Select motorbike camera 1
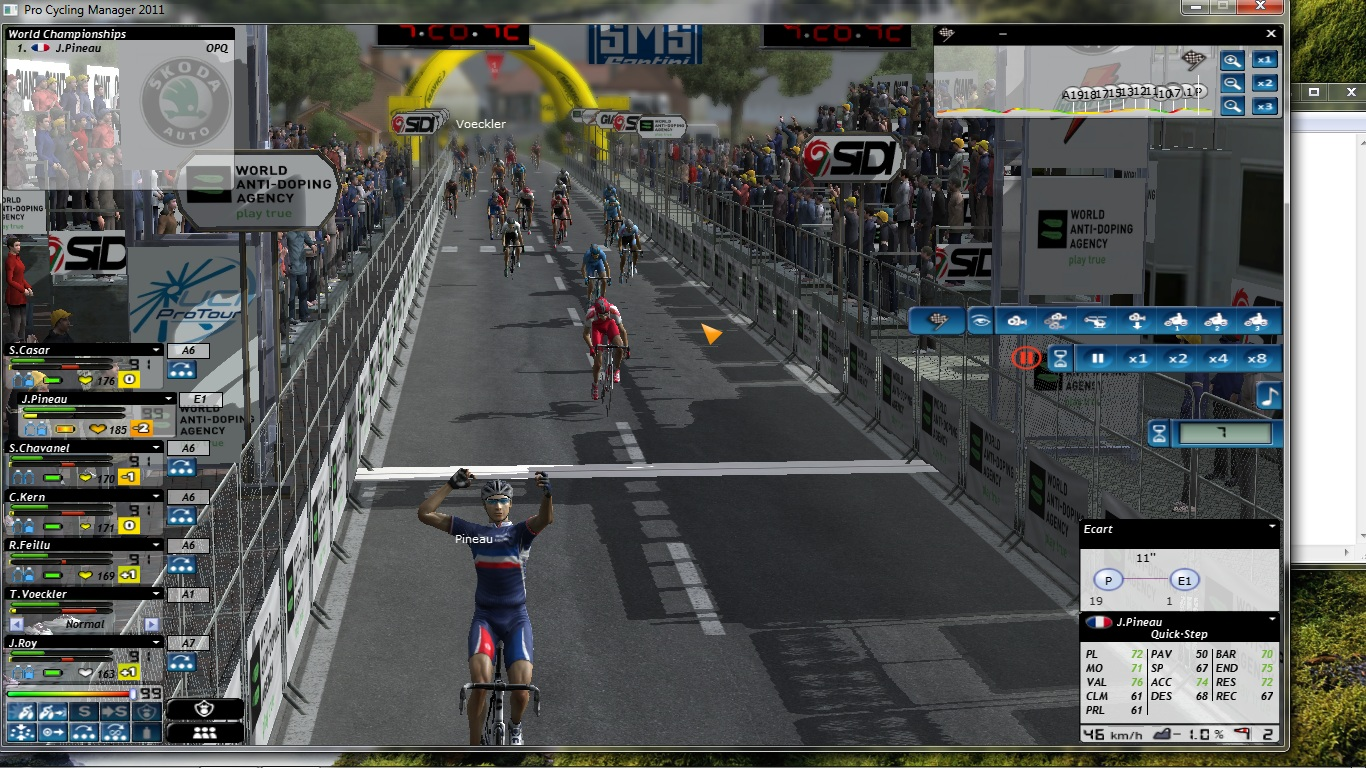Viewport: 1366px width, 768px height. point(1175,321)
